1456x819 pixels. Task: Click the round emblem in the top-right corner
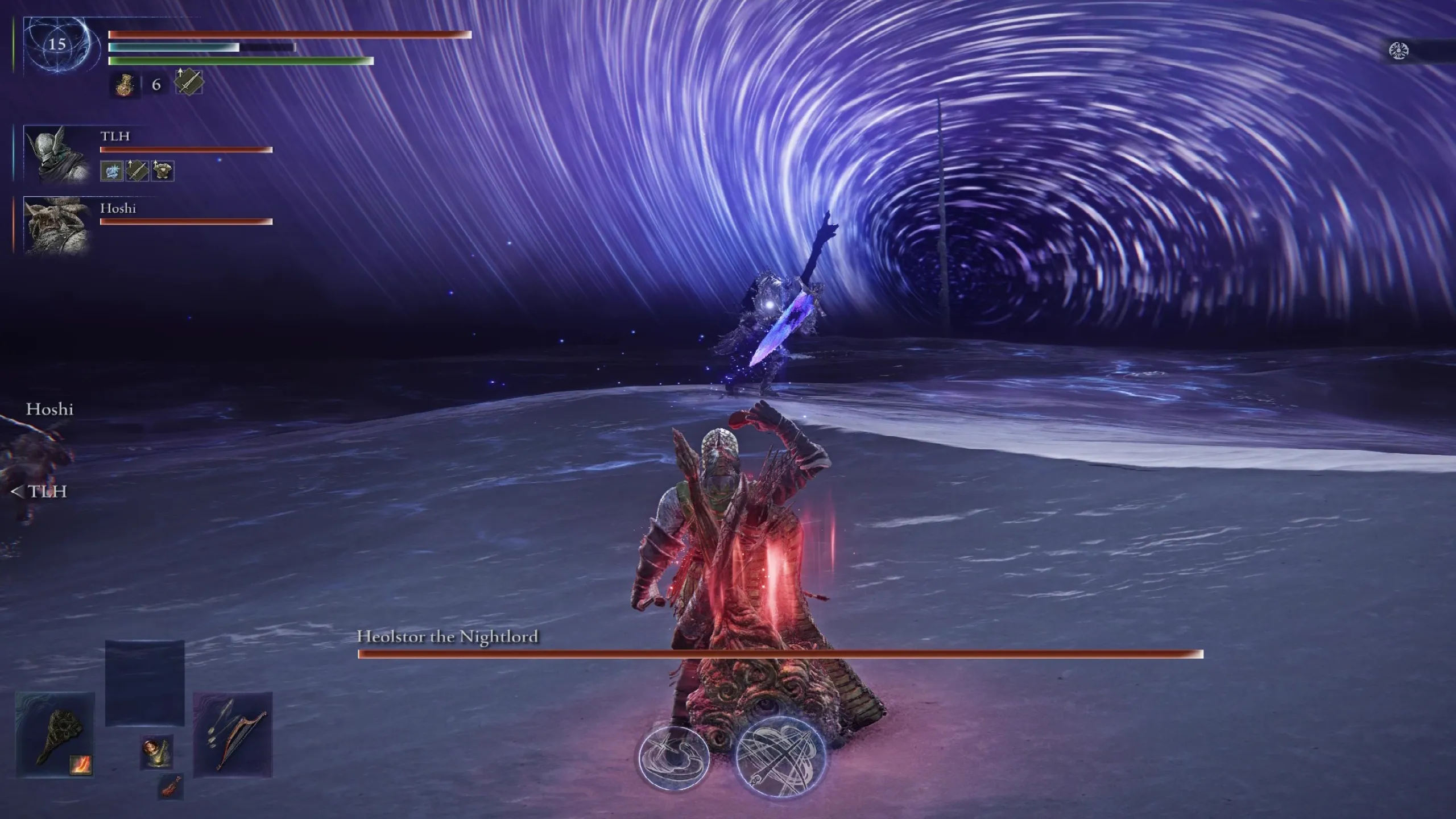point(1397,51)
